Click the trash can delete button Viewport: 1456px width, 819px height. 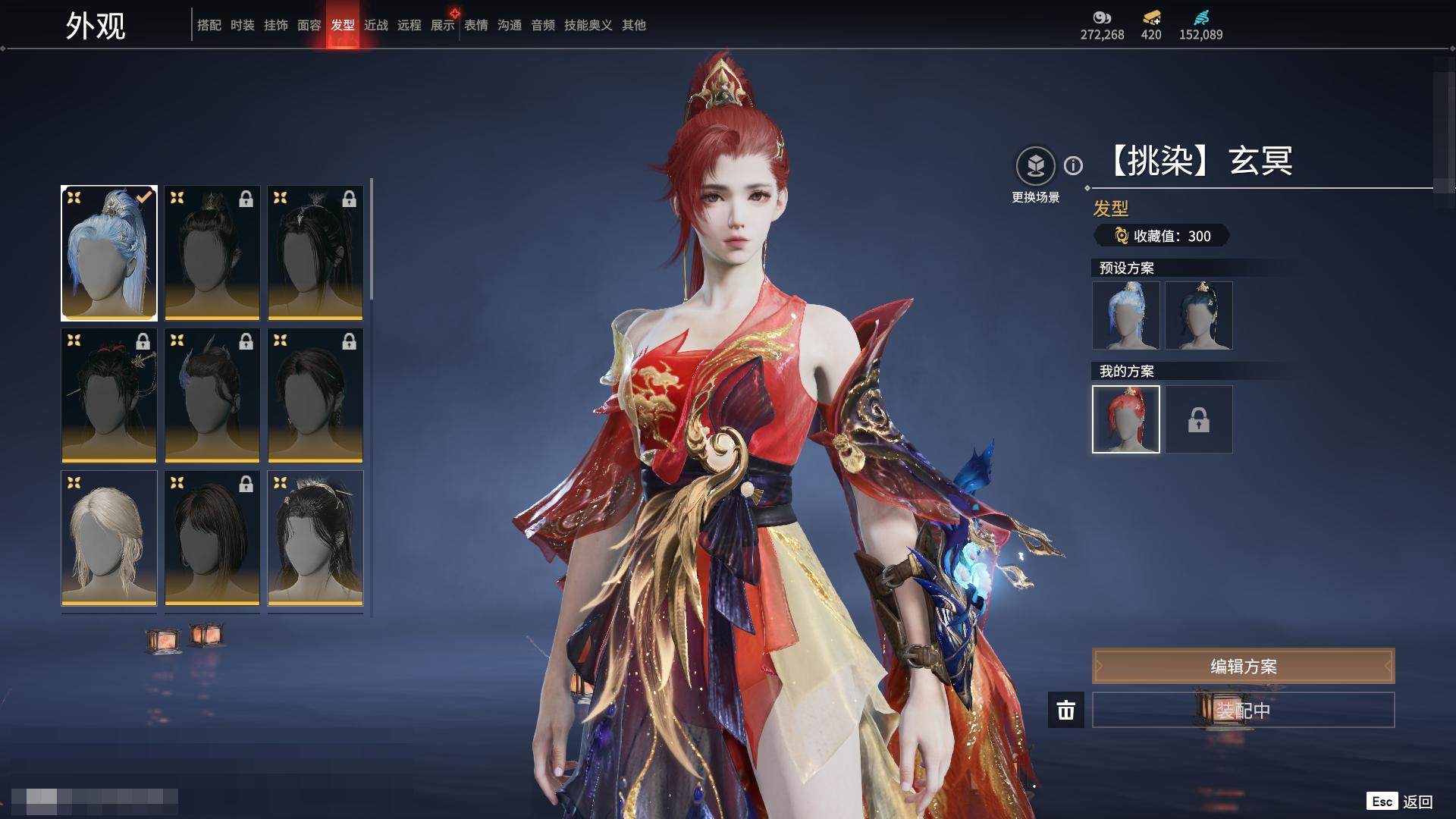(1065, 711)
